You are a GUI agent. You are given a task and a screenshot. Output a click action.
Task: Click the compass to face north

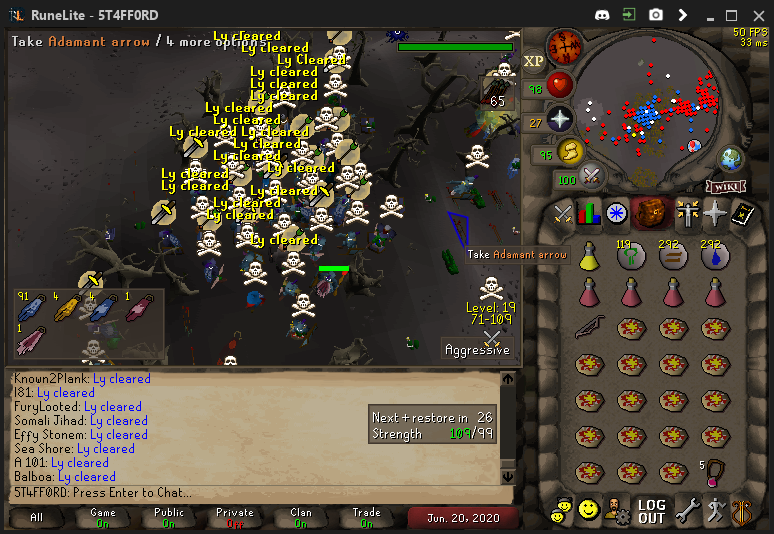tap(567, 46)
